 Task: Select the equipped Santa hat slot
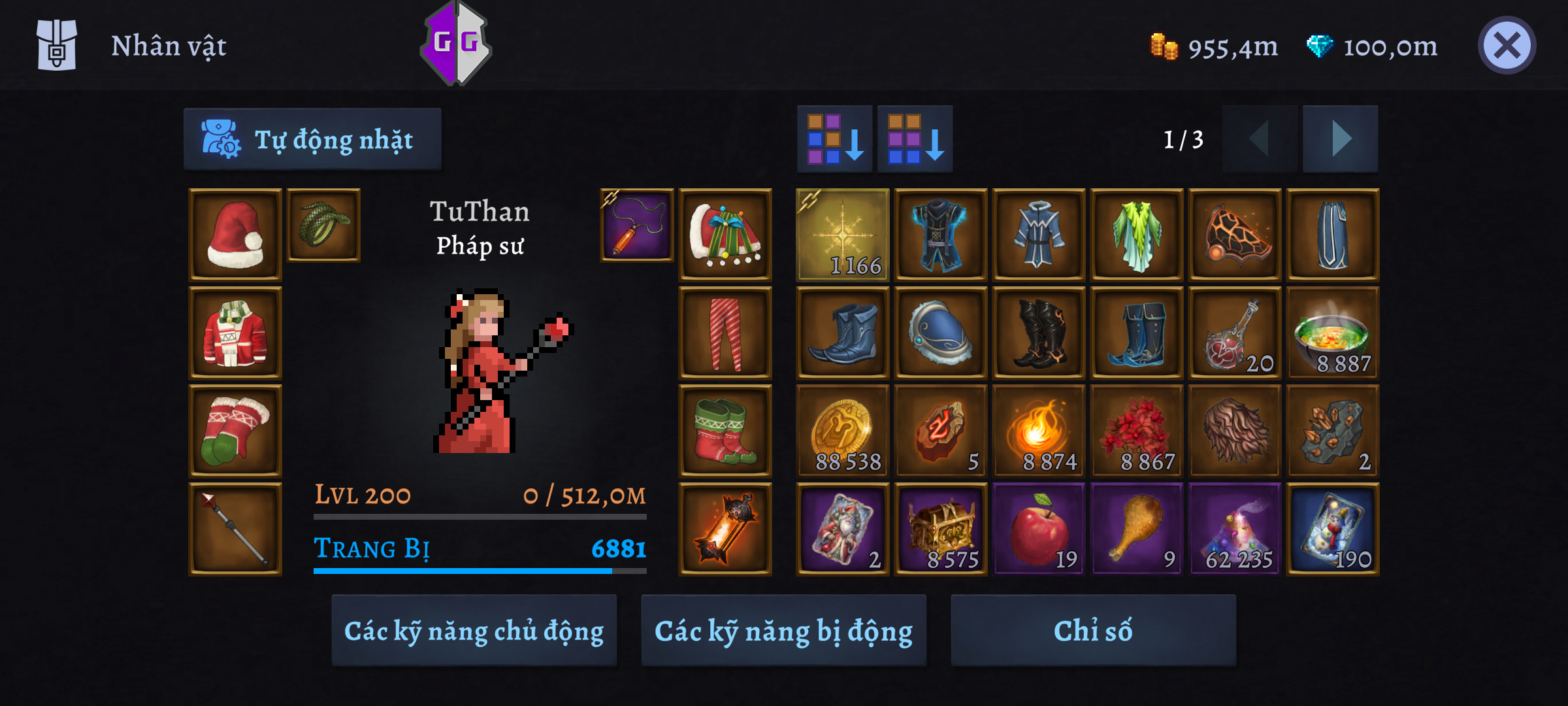[235, 235]
